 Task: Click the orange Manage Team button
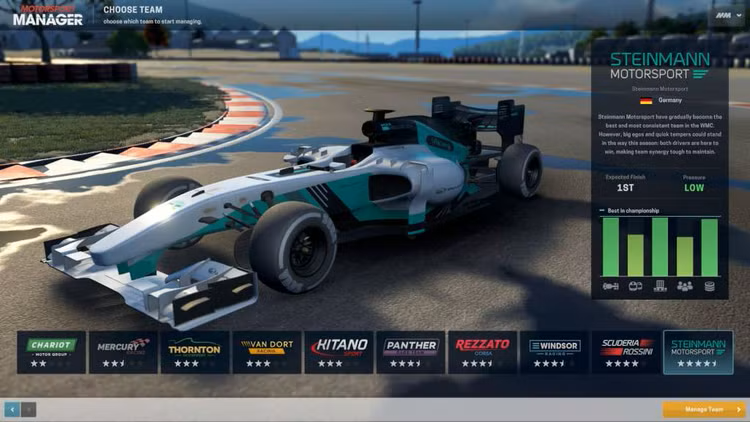coord(704,409)
